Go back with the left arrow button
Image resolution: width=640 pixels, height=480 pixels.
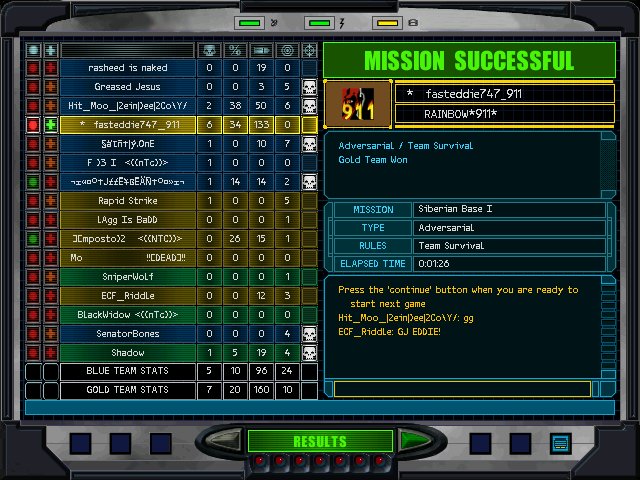coord(222,441)
